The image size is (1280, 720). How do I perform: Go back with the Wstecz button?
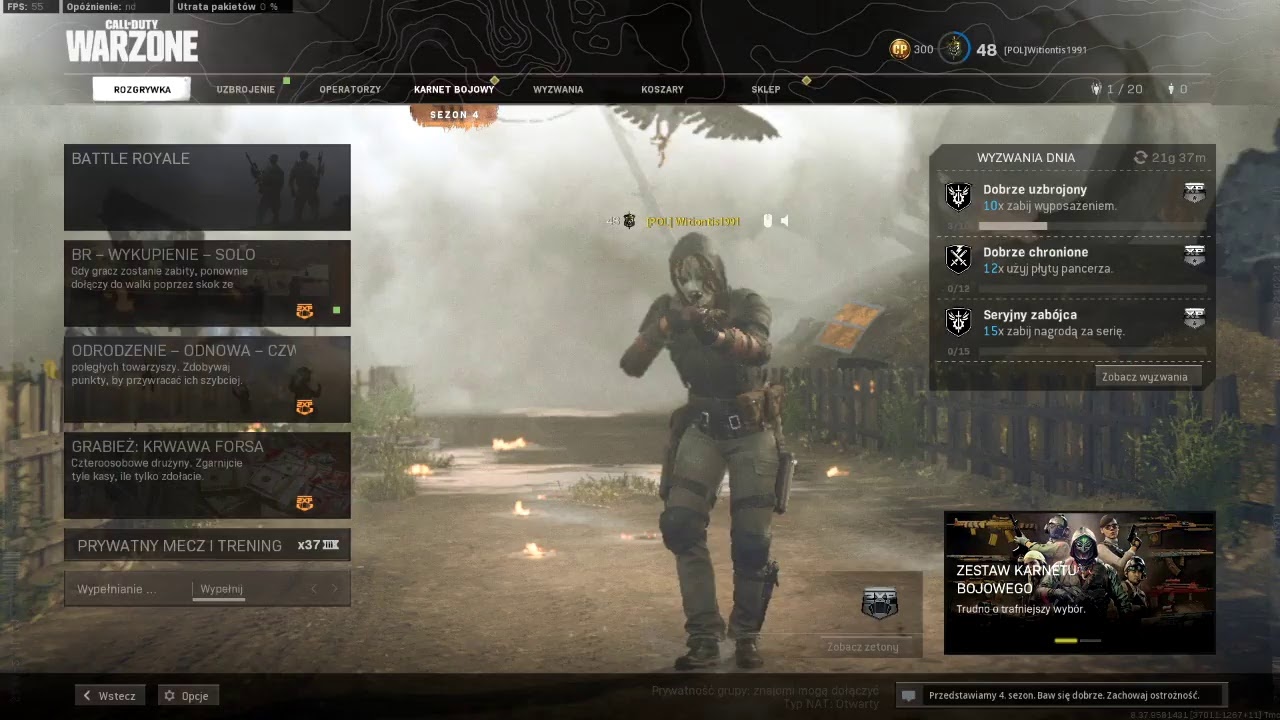pos(110,696)
